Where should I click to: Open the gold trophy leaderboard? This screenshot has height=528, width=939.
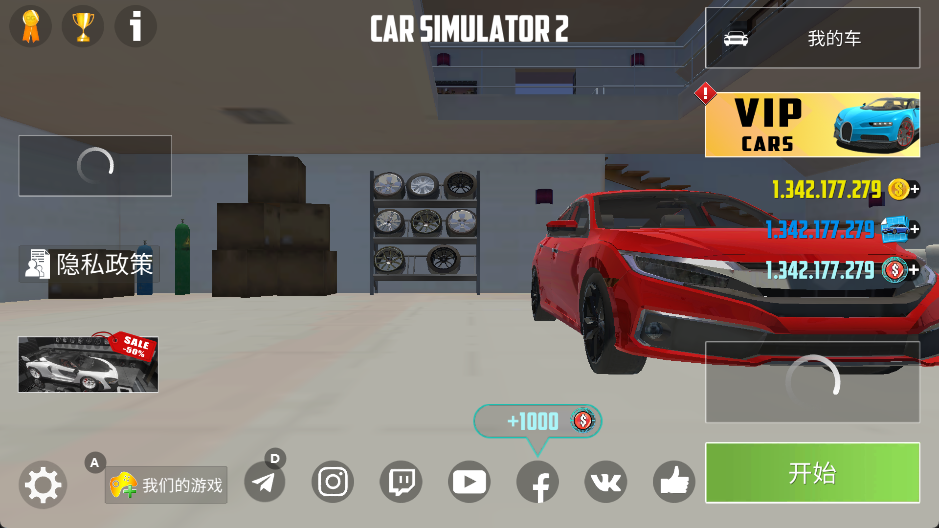(x=83, y=26)
